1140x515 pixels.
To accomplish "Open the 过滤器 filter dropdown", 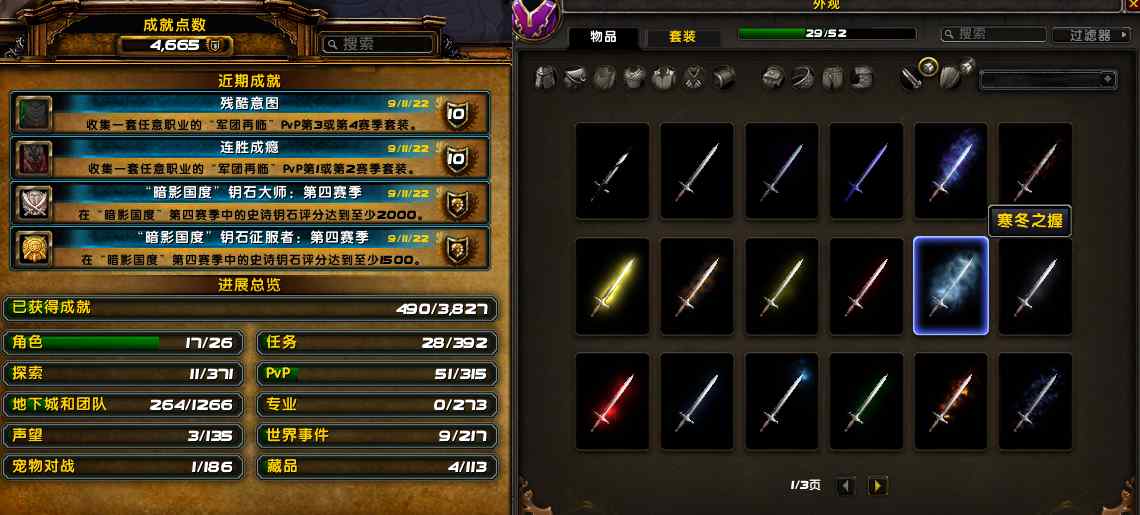I will (1094, 35).
